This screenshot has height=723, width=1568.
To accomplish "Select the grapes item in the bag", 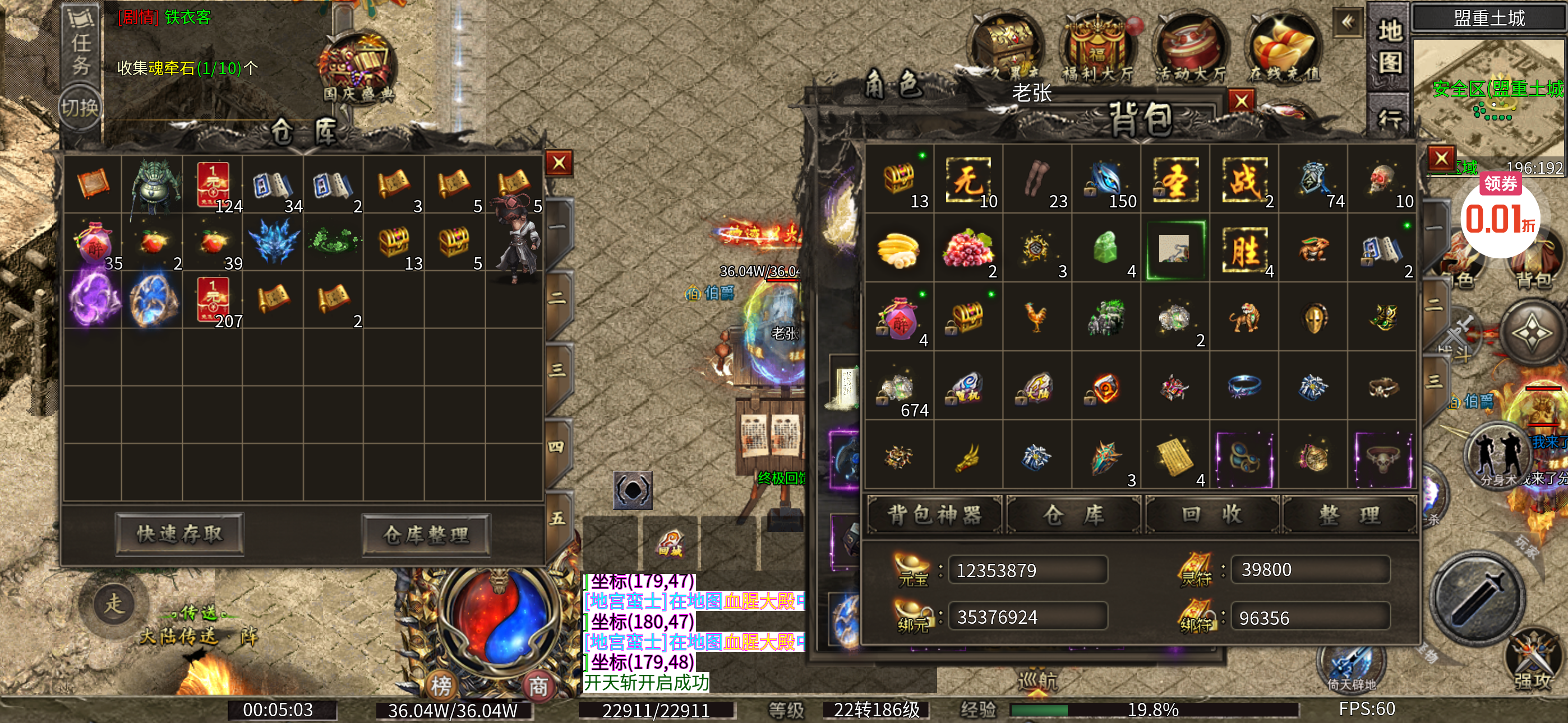I will tap(968, 249).
